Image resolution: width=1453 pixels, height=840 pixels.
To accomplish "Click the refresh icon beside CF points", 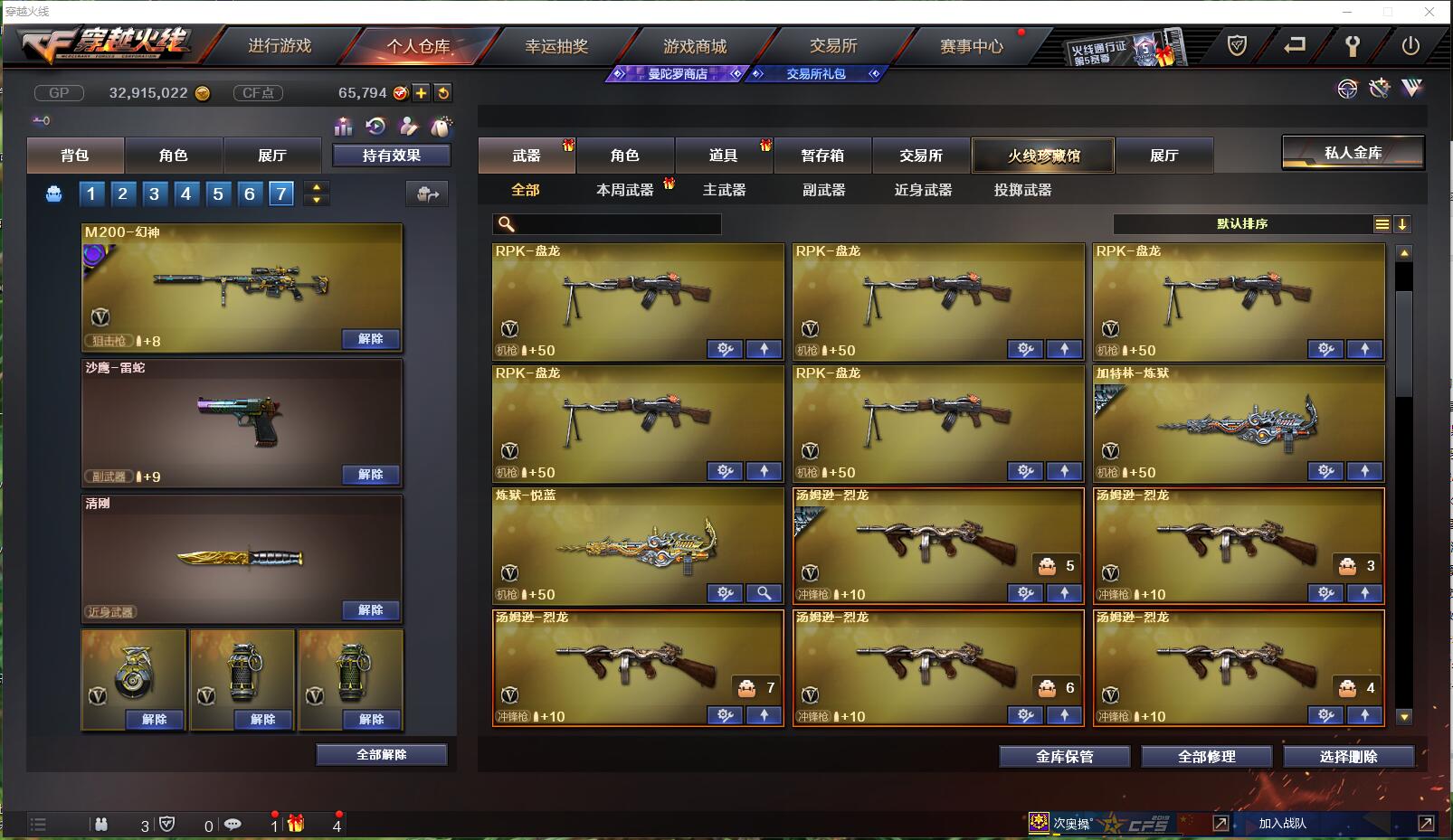I will [442, 92].
